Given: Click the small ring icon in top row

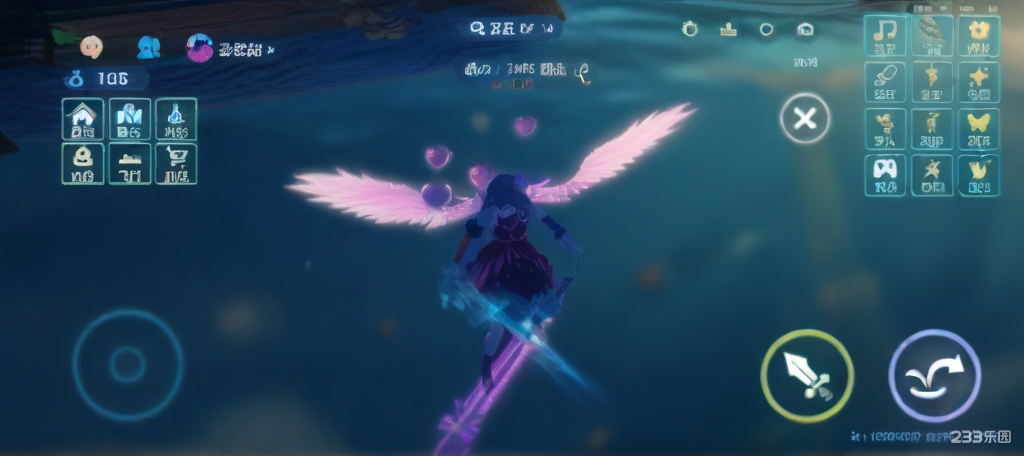Looking at the screenshot, I should tap(766, 29).
